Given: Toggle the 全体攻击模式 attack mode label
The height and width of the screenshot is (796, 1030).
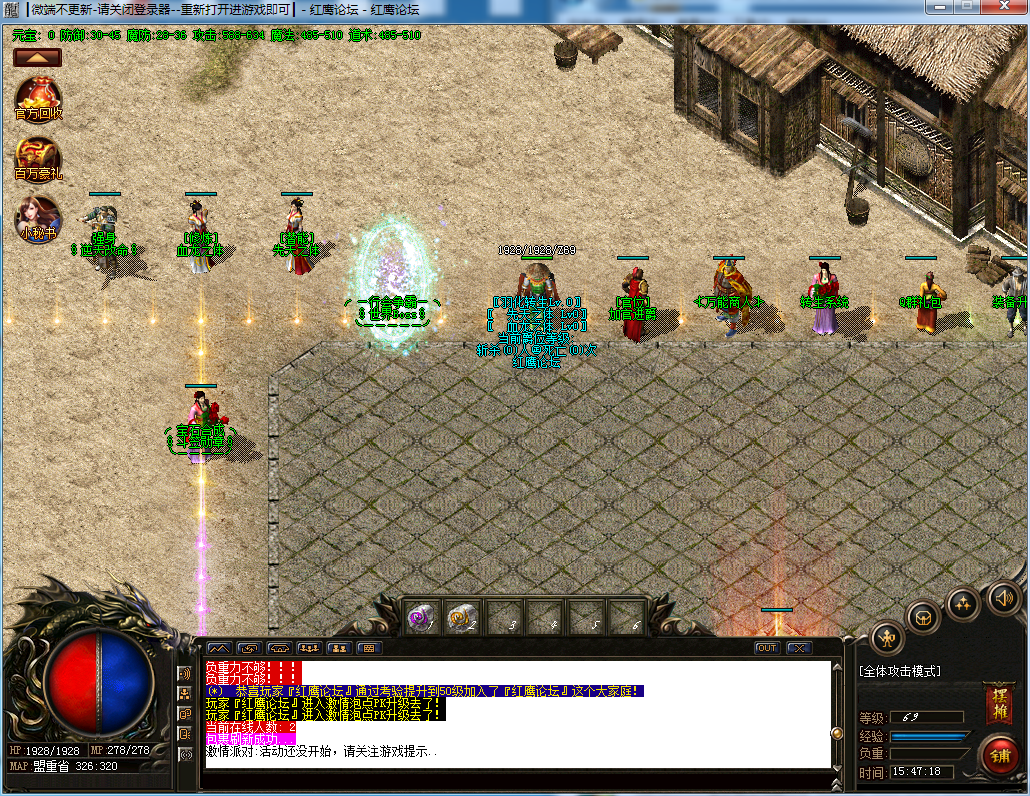Looking at the screenshot, I should pyautogui.click(x=900, y=671).
